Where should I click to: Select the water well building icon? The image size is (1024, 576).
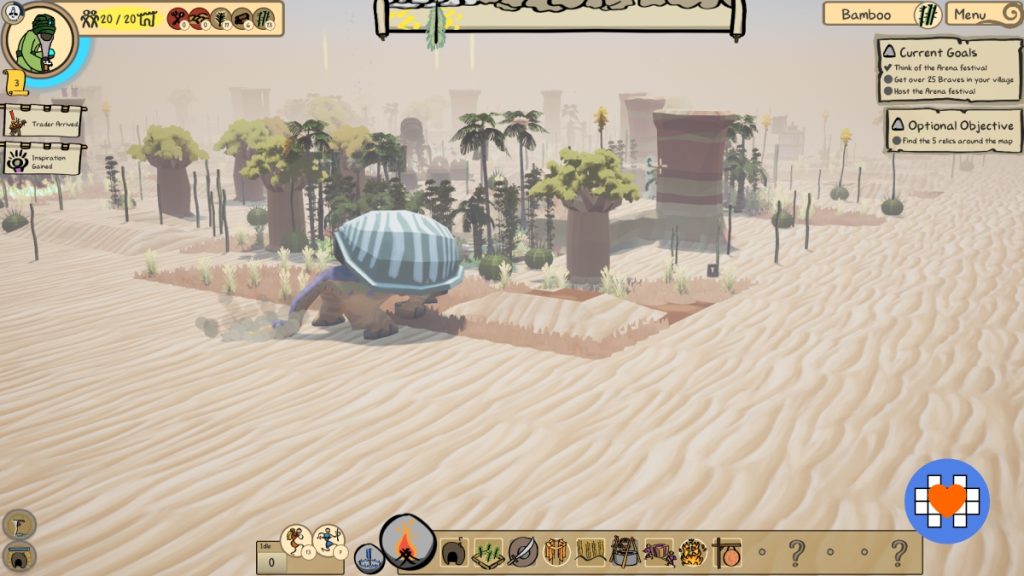(369, 557)
